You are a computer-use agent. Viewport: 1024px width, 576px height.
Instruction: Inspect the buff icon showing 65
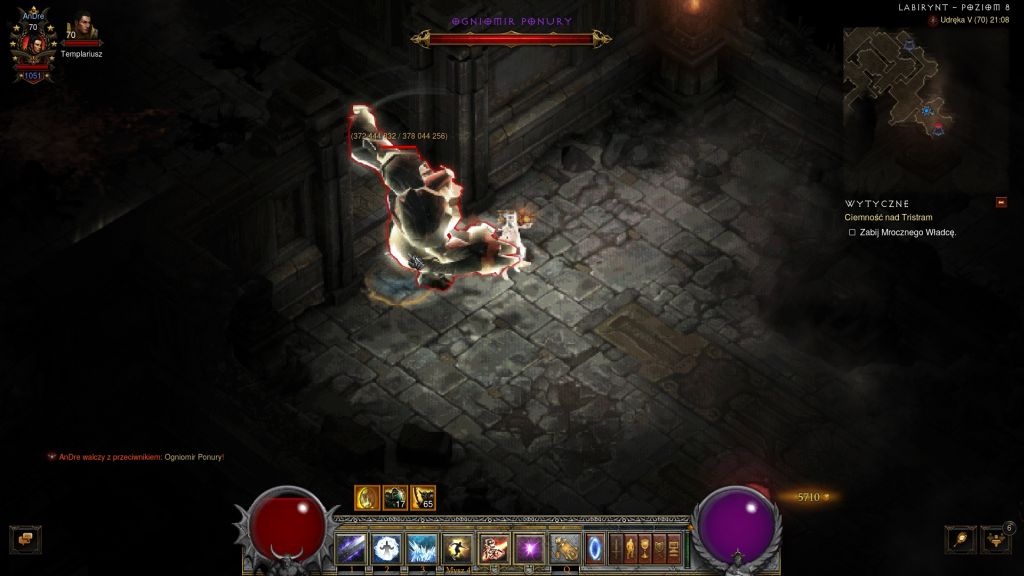point(423,497)
